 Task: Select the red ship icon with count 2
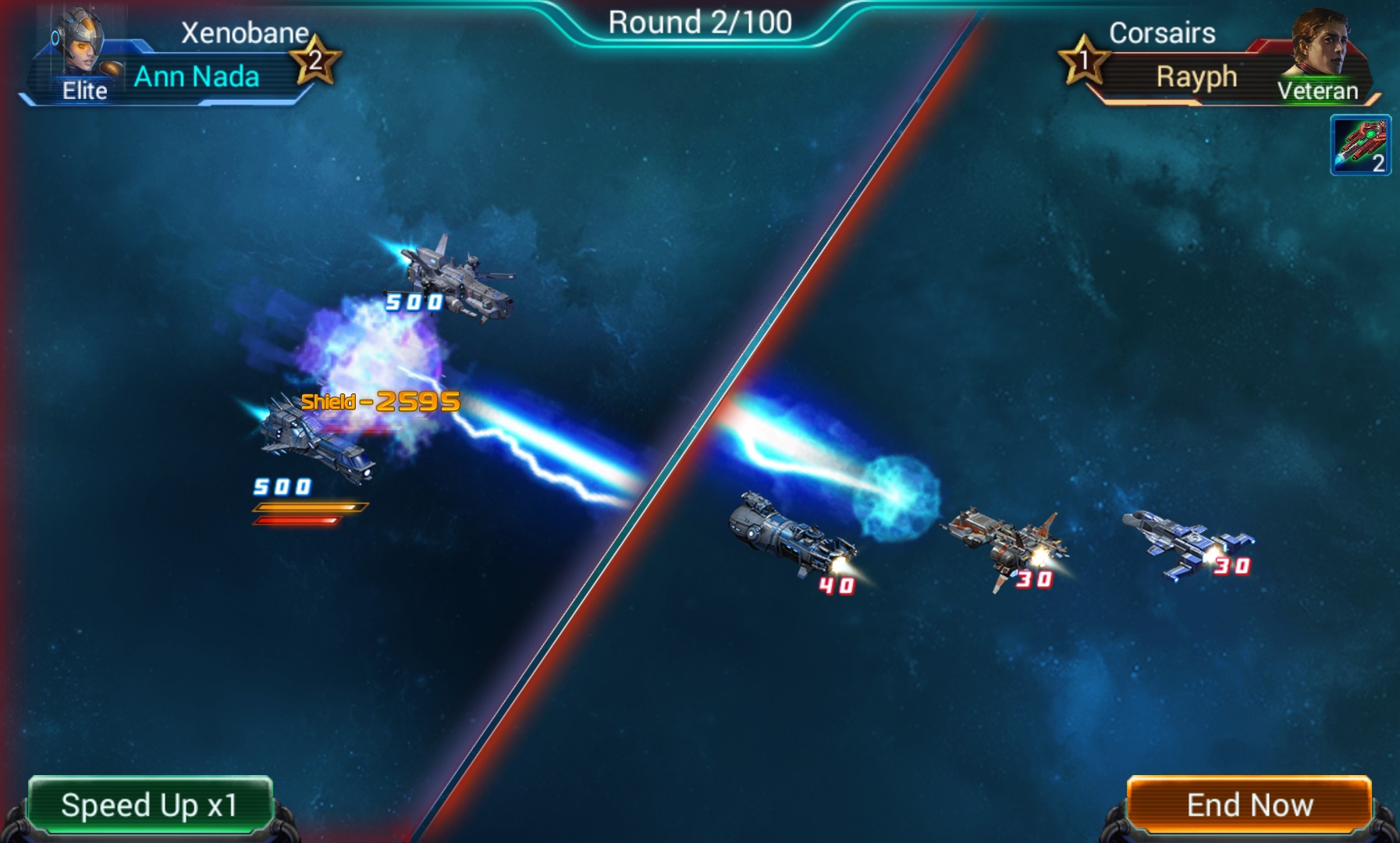[1360, 145]
